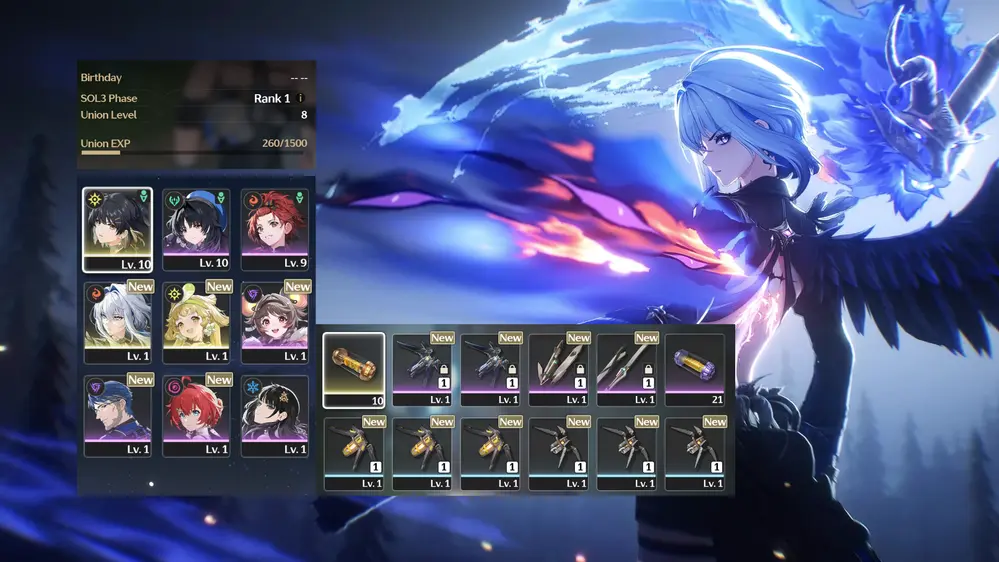The height and width of the screenshot is (562, 999).
Task: Select the long black-haired character with ice icon
Action: pyautogui.click(x=274, y=414)
